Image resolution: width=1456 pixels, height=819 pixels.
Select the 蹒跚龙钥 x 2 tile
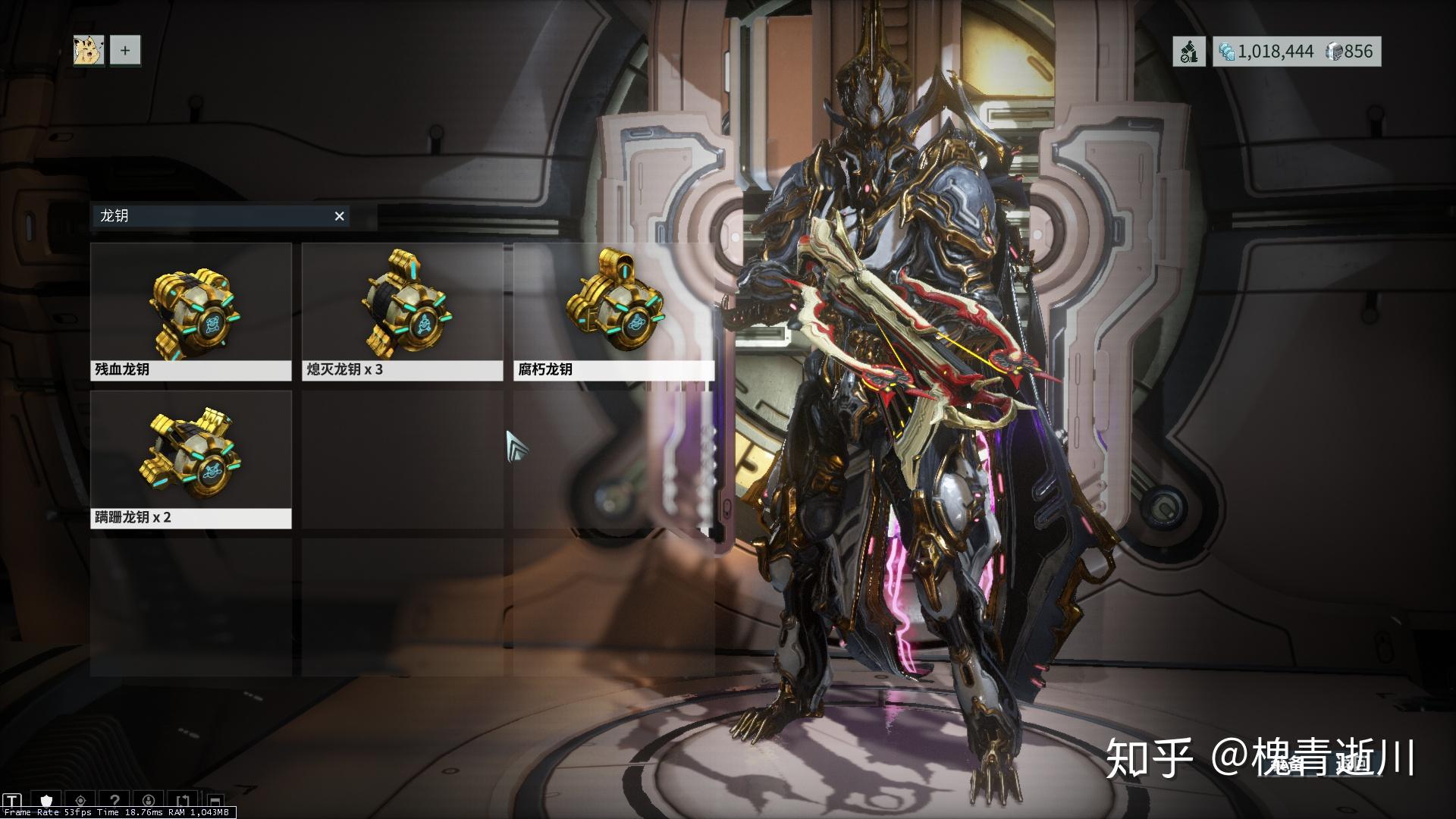[x=191, y=460]
